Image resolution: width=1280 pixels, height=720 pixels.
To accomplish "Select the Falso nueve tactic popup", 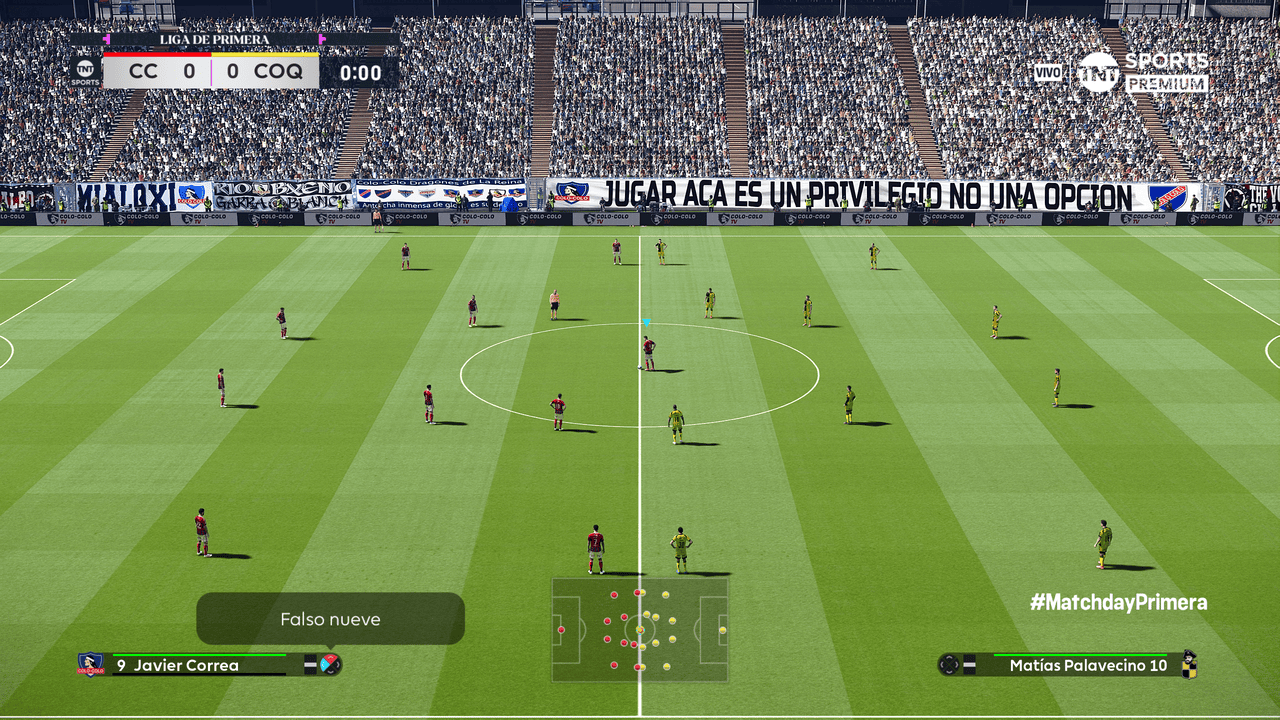I will tap(330, 619).
